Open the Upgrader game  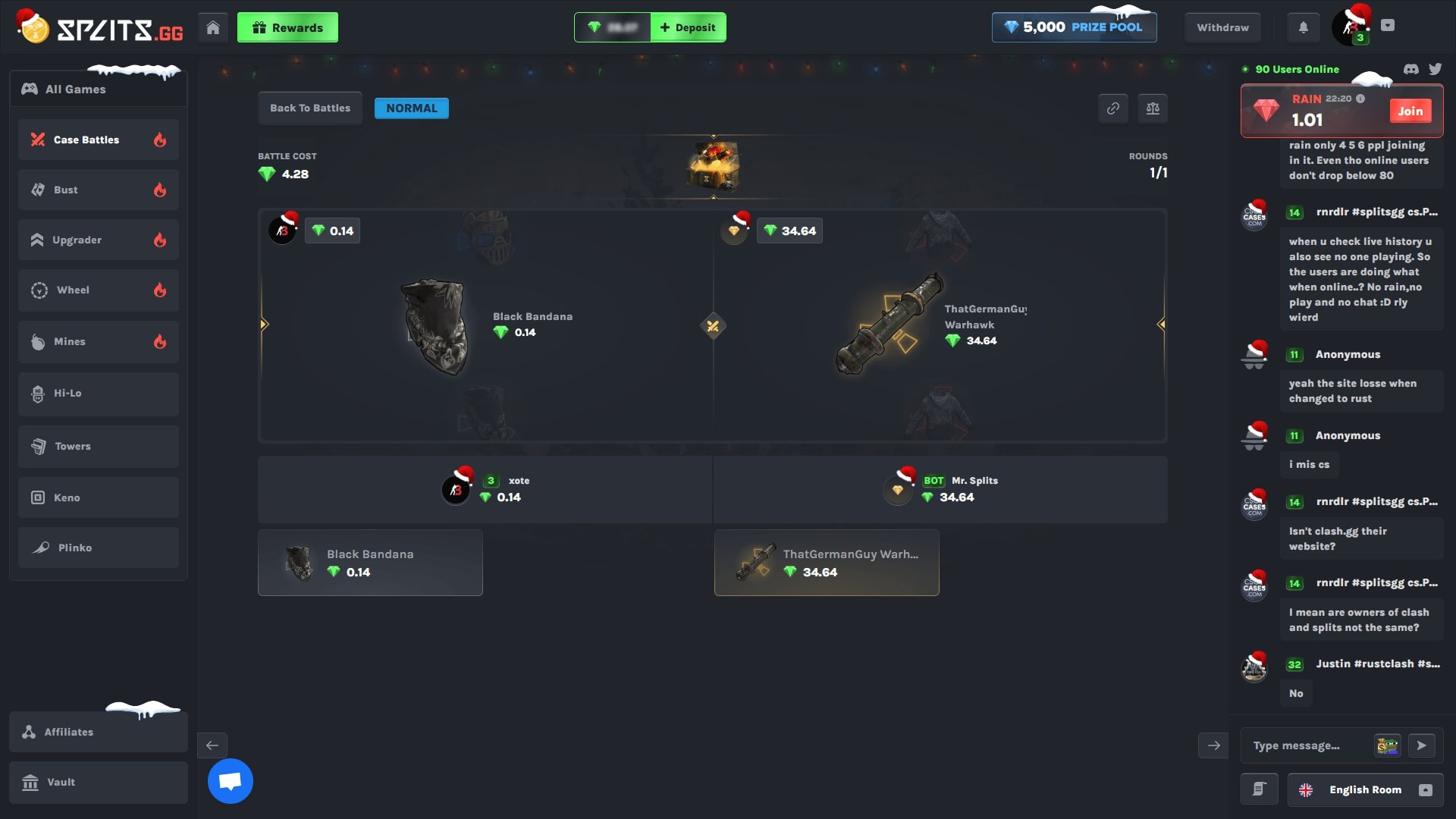pos(77,240)
